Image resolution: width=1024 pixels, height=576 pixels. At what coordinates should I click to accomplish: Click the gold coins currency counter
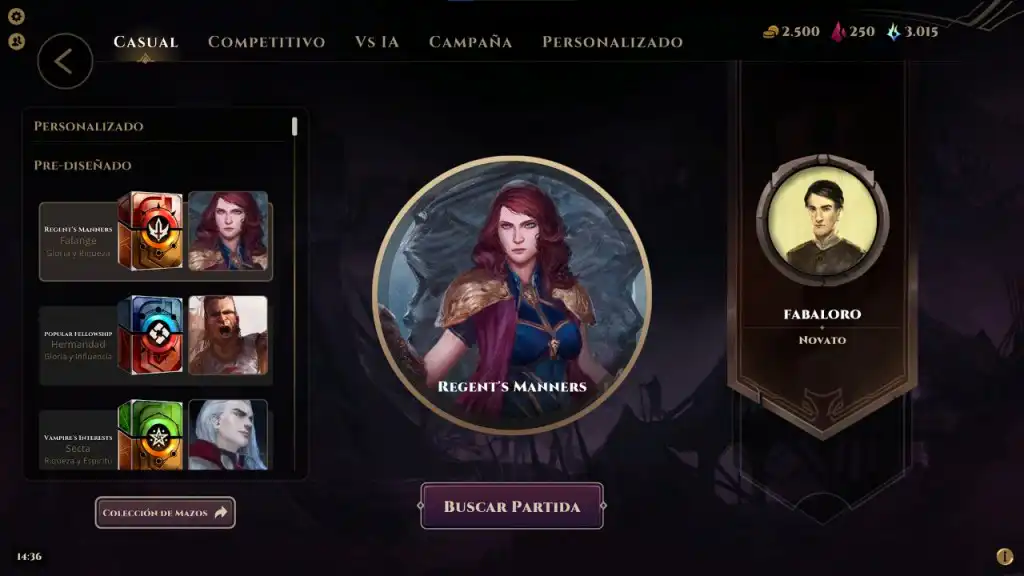[791, 32]
